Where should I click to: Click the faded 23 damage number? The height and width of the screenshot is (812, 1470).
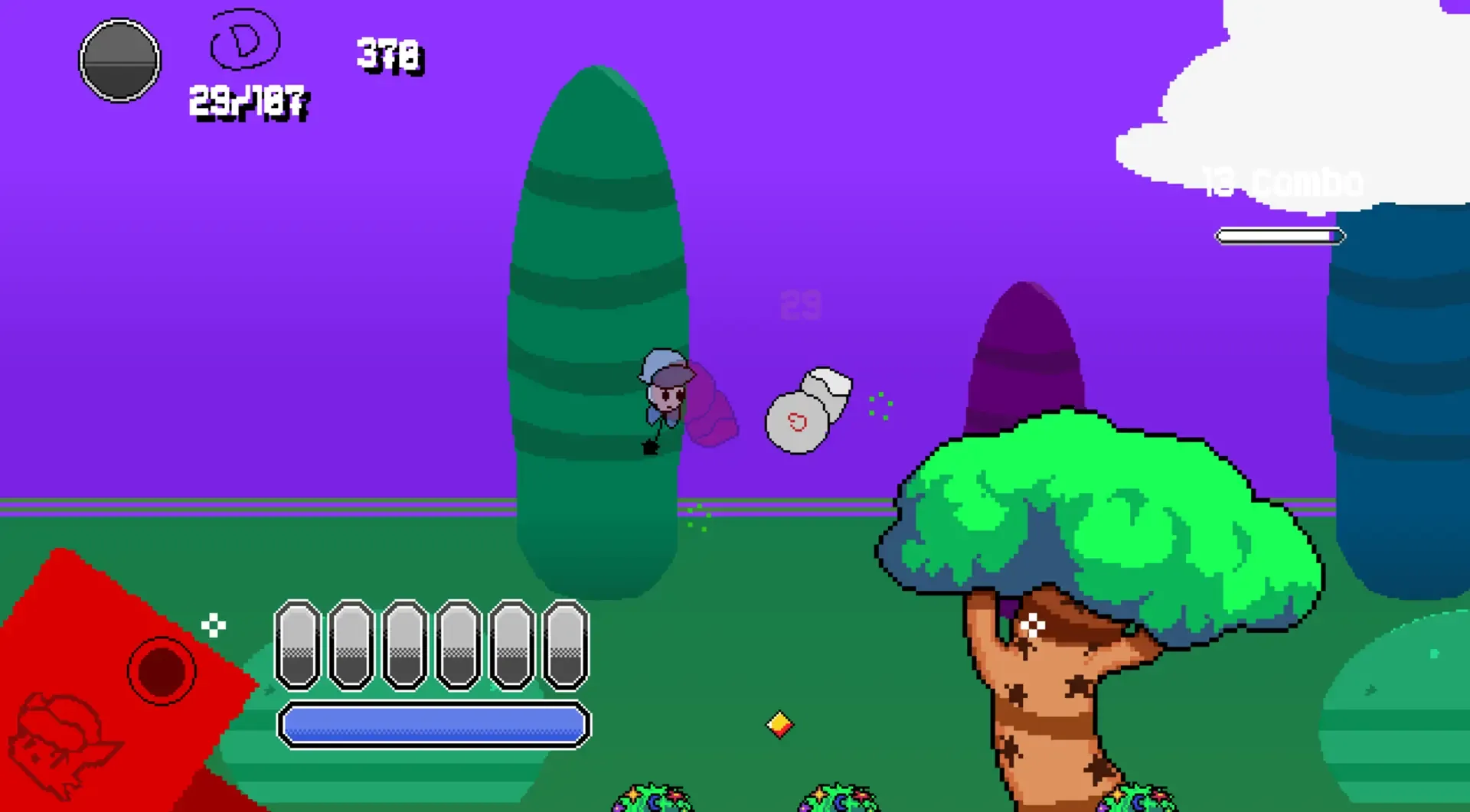pyautogui.click(x=800, y=304)
